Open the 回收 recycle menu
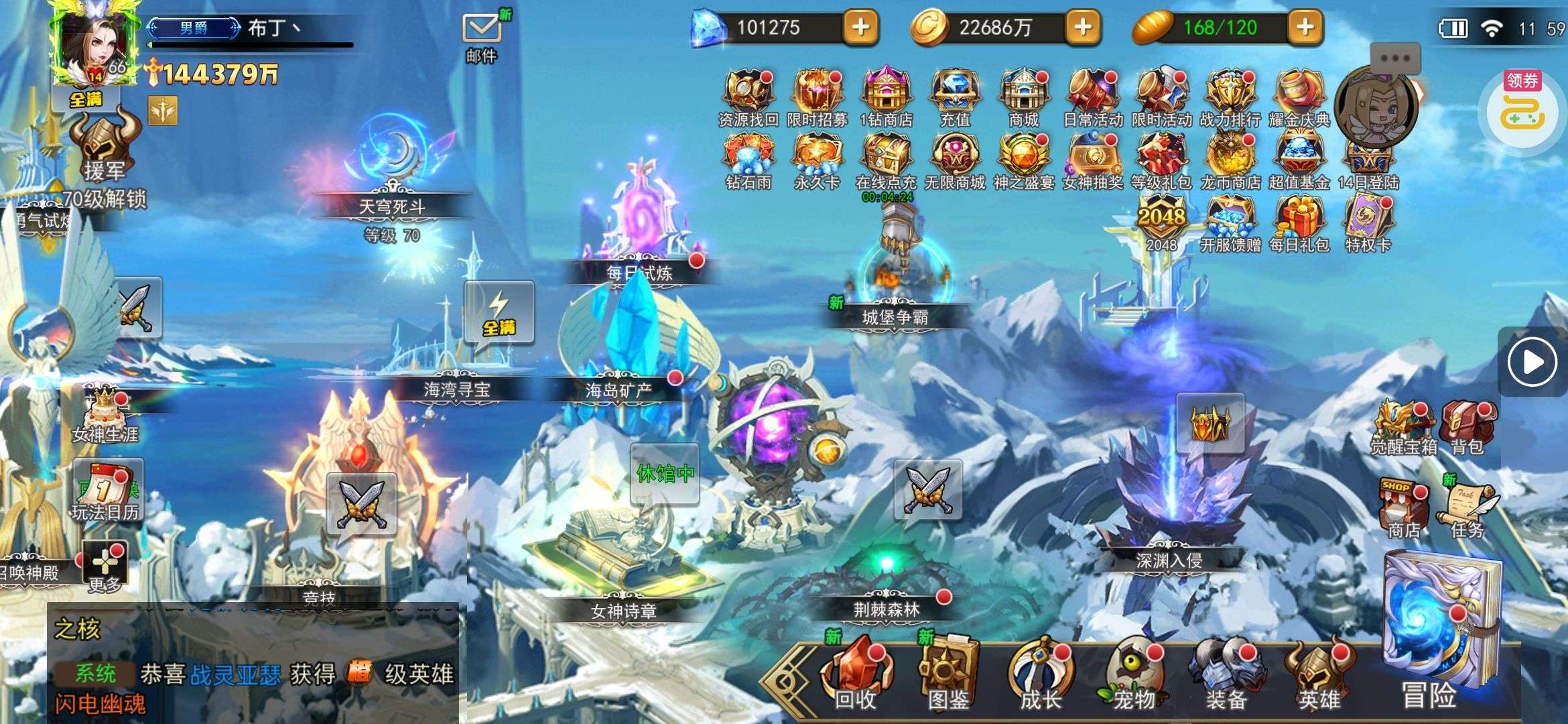The width and height of the screenshot is (1568, 724). pos(855,674)
